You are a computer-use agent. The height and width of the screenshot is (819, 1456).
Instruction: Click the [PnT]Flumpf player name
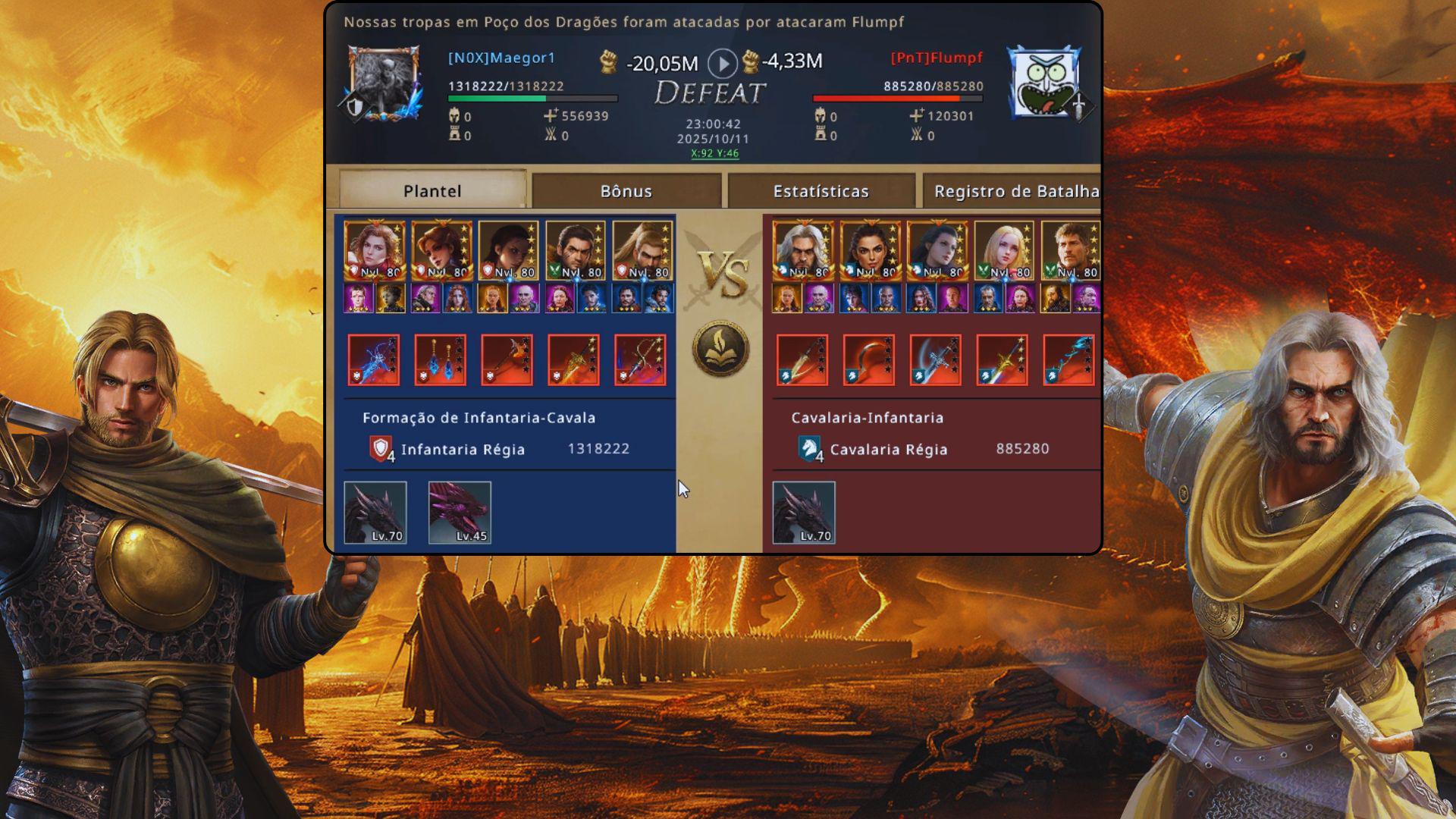coord(937,58)
